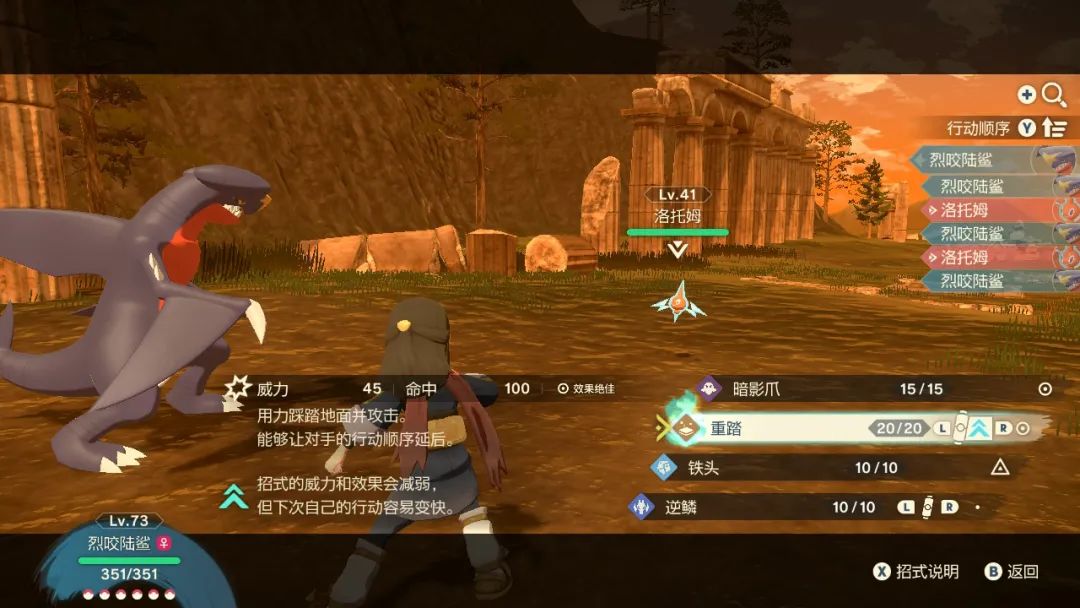This screenshot has width=1080, height=608.
Task: Toggle the agile style chevron on 重踏
Action: click(x=979, y=428)
